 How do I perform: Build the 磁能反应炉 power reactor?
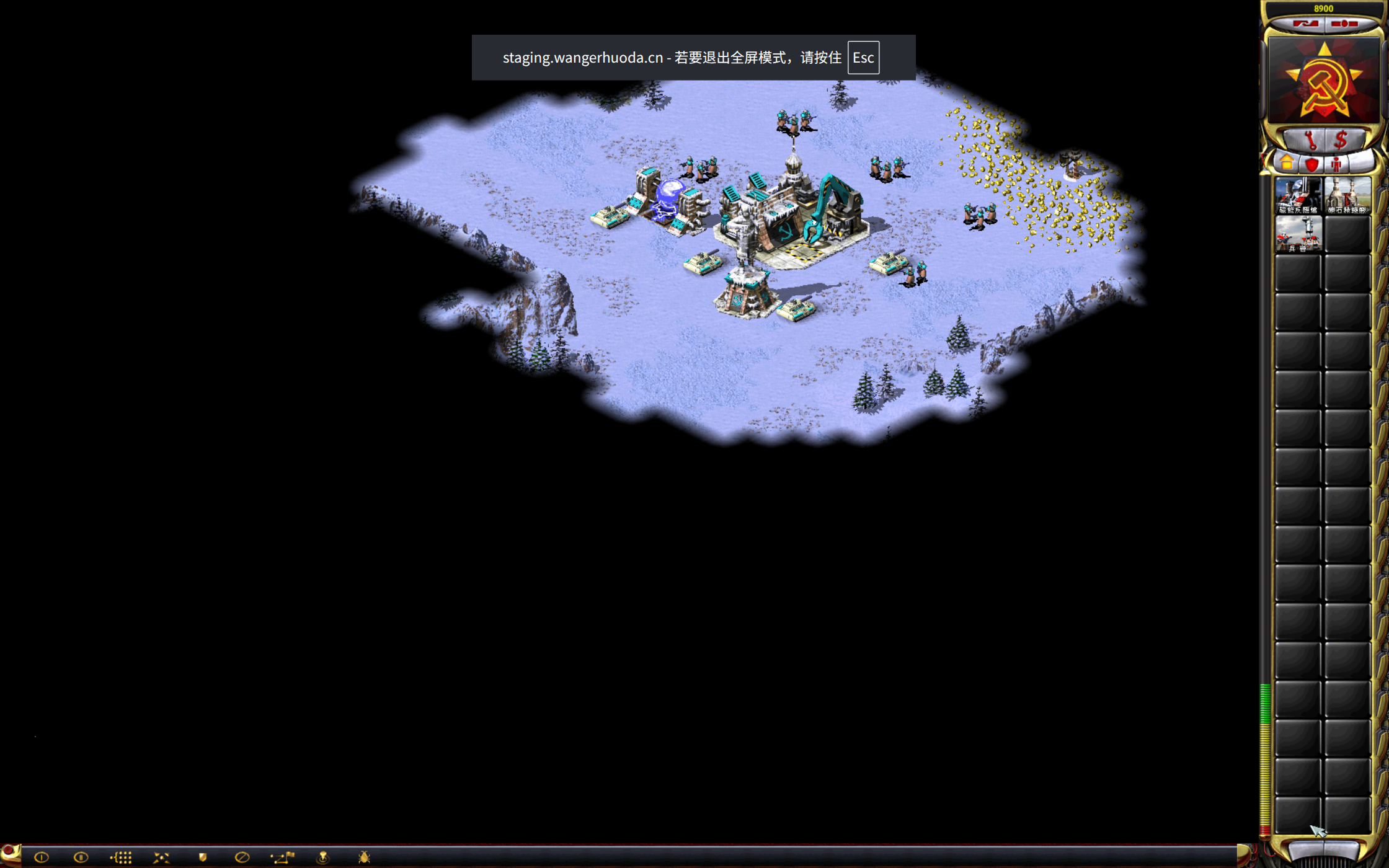point(1298,195)
